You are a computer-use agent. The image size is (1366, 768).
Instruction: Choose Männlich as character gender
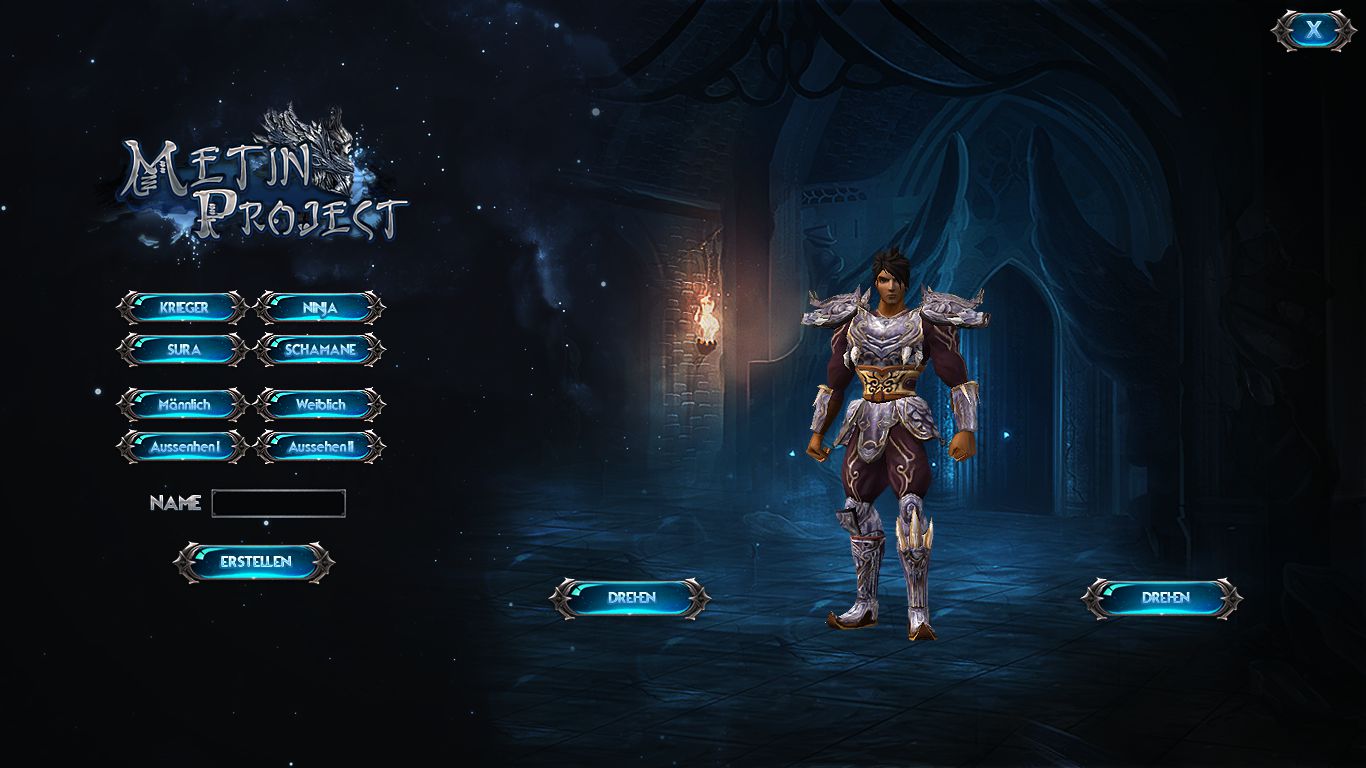click(x=182, y=405)
